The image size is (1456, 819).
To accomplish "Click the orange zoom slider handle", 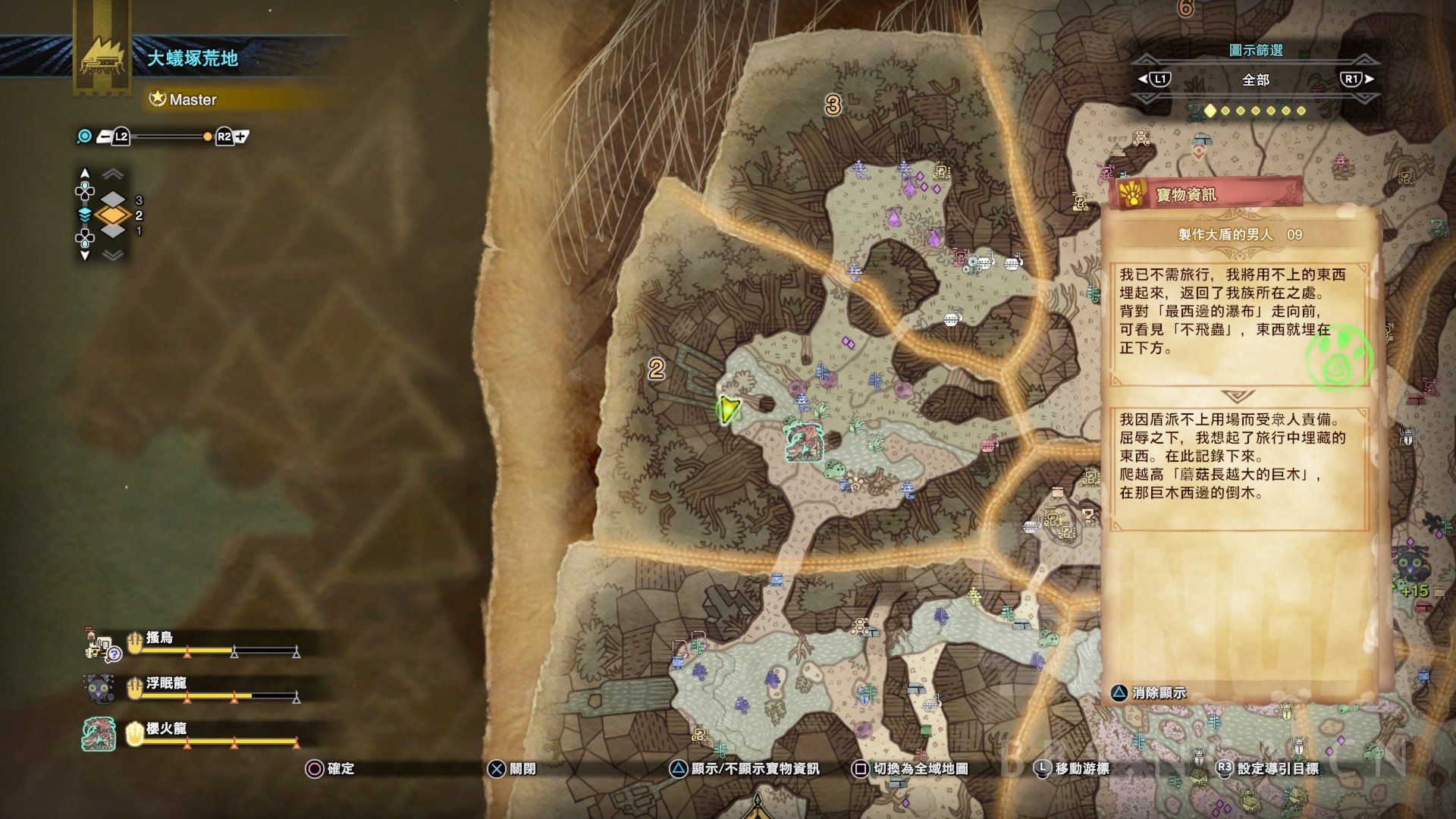I will (x=207, y=136).
